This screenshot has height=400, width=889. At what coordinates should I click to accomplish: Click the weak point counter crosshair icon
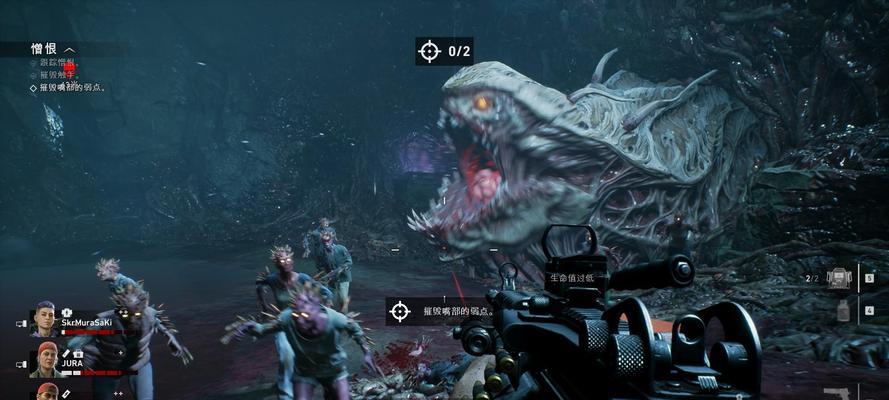pos(430,50)
